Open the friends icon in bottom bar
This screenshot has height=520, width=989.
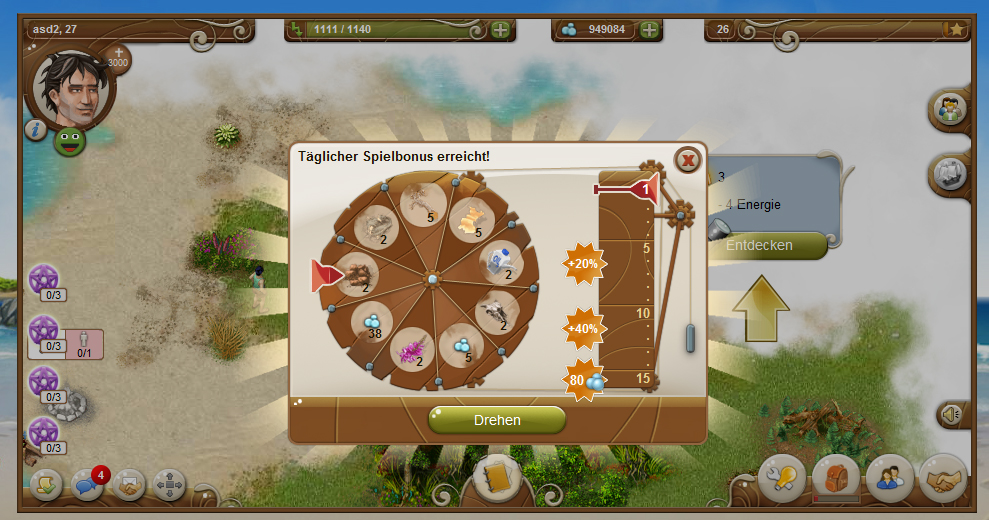(889, 479)
